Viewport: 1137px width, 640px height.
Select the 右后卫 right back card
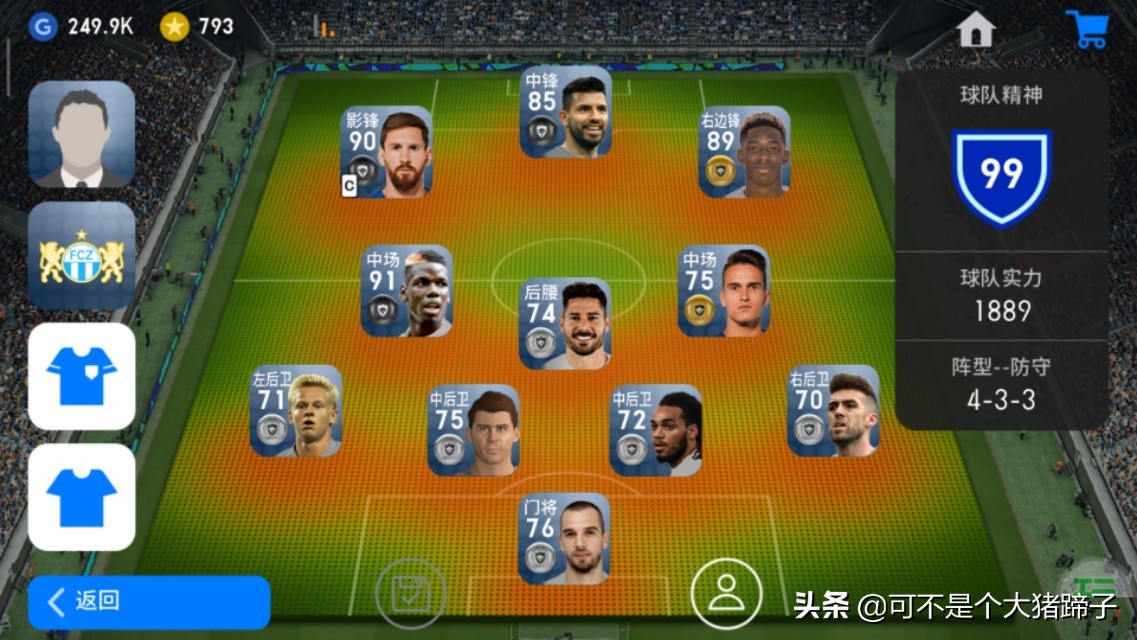(834, 410)
